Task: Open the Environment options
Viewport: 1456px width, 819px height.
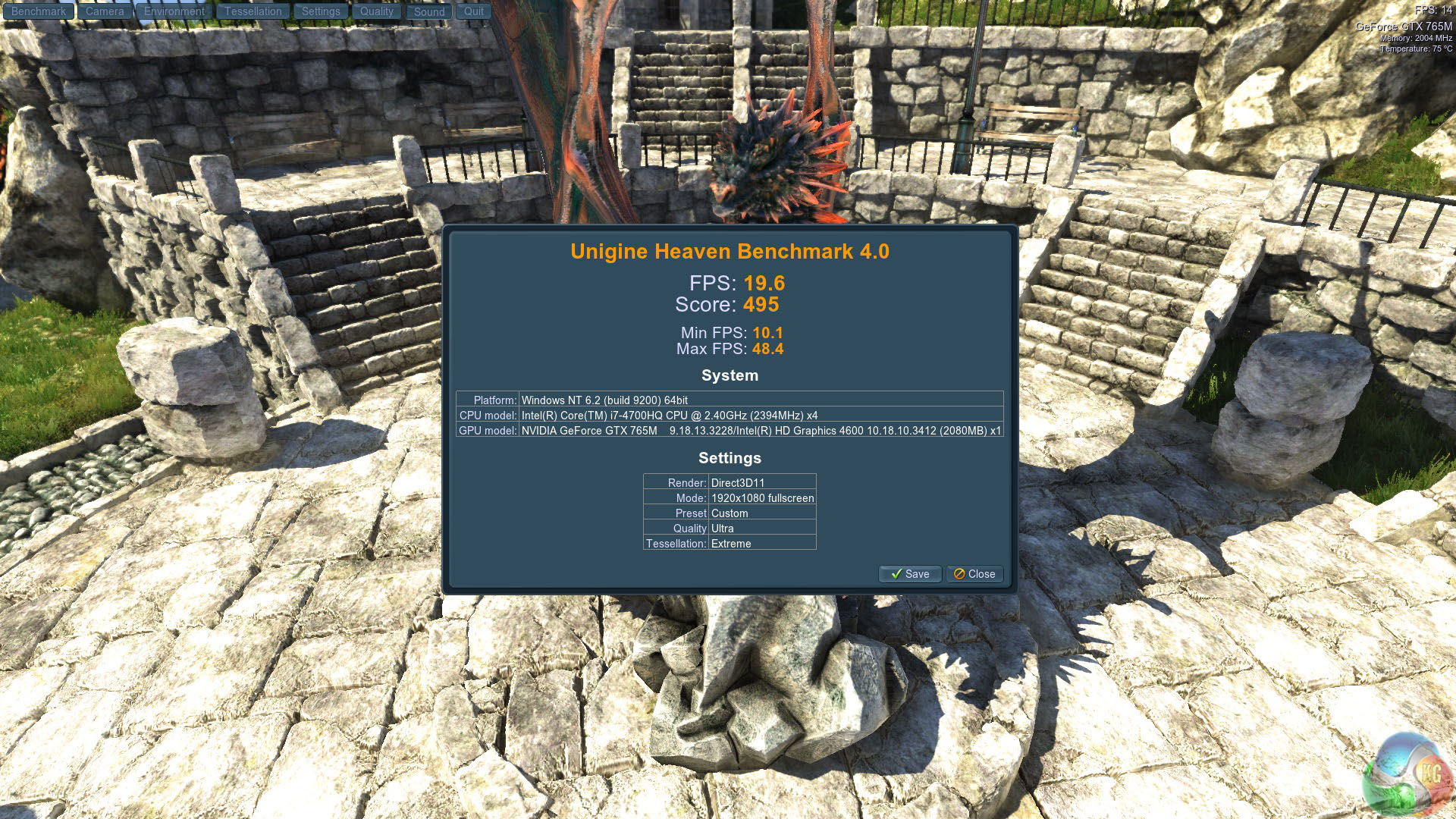Action: (174, 11)
